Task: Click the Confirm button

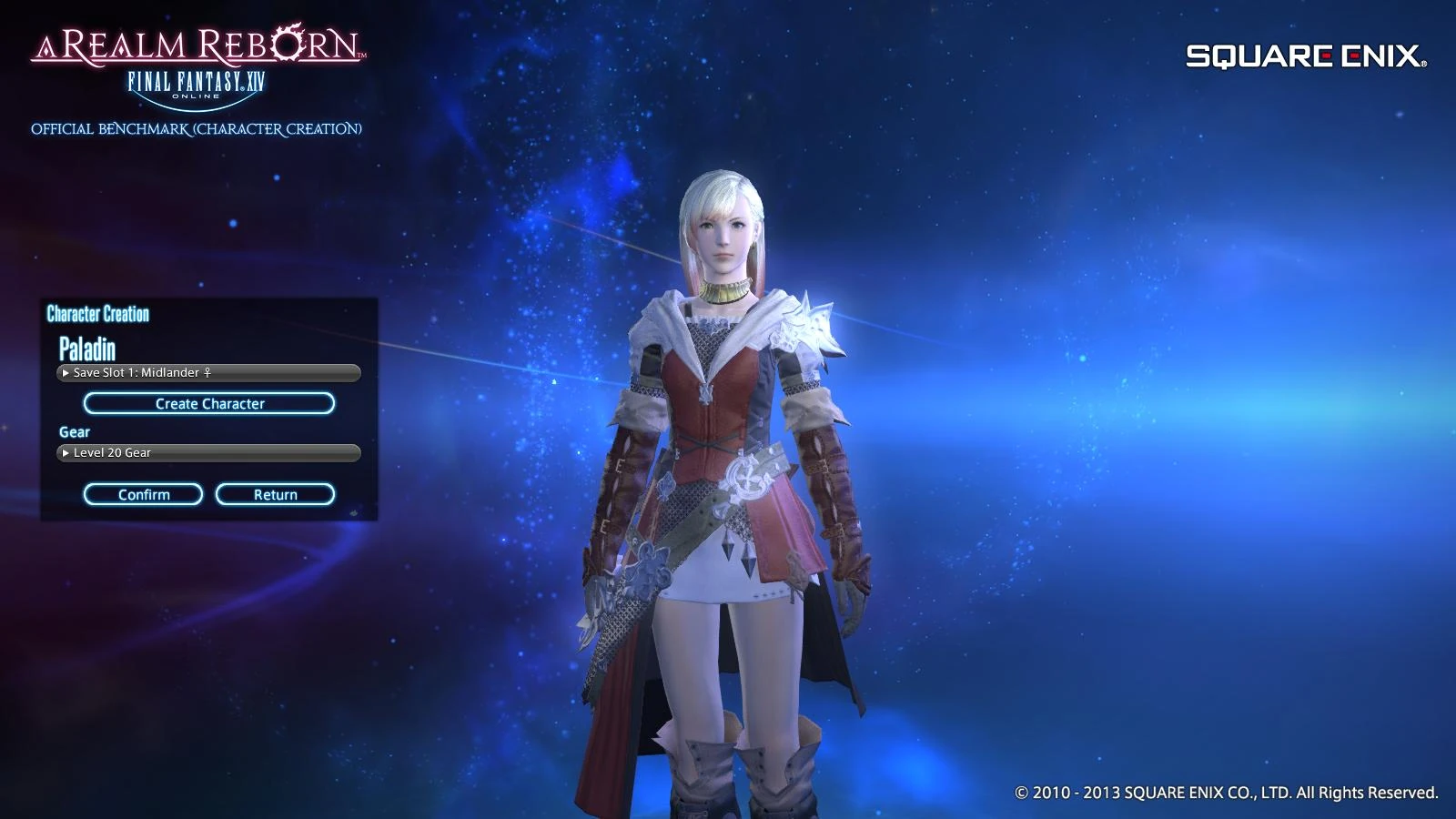Action: (143, 494)
